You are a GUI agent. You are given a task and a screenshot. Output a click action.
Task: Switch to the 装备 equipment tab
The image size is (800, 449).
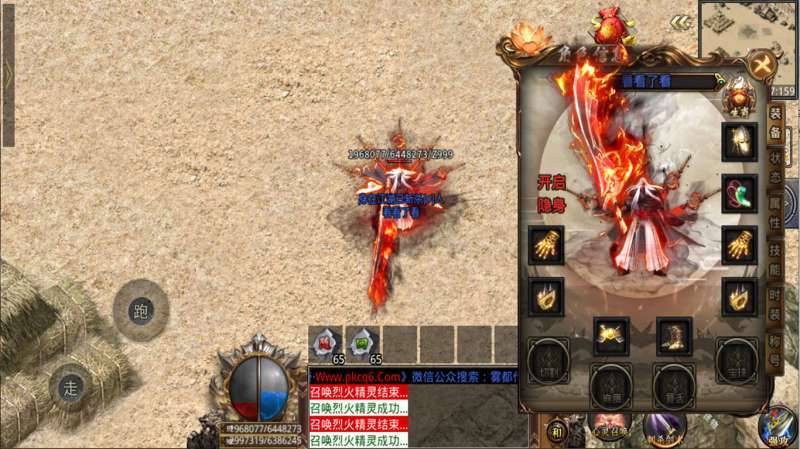click(x=775, y=123)
